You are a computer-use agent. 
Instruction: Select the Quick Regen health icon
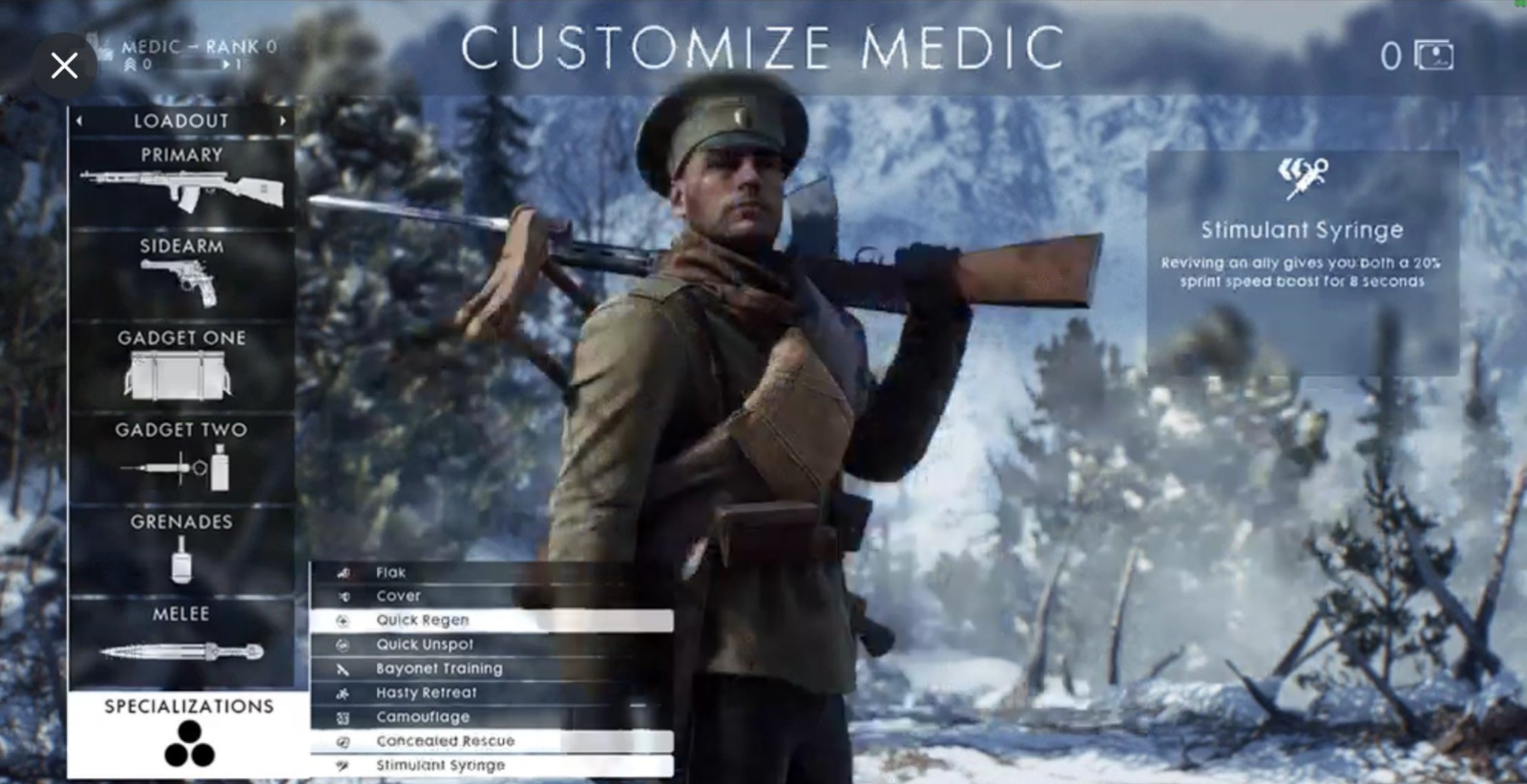click(x=344, y=619)
